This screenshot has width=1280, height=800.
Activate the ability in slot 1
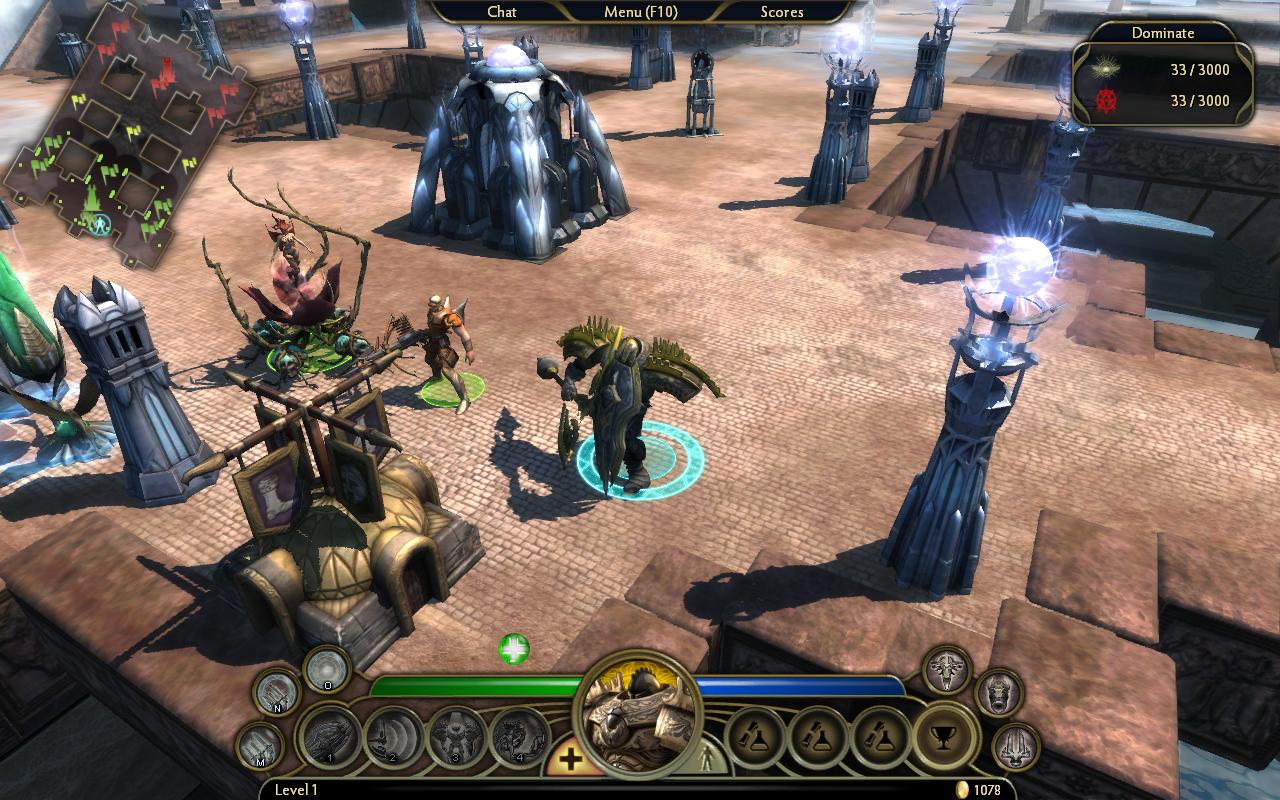tap(330, 738)
